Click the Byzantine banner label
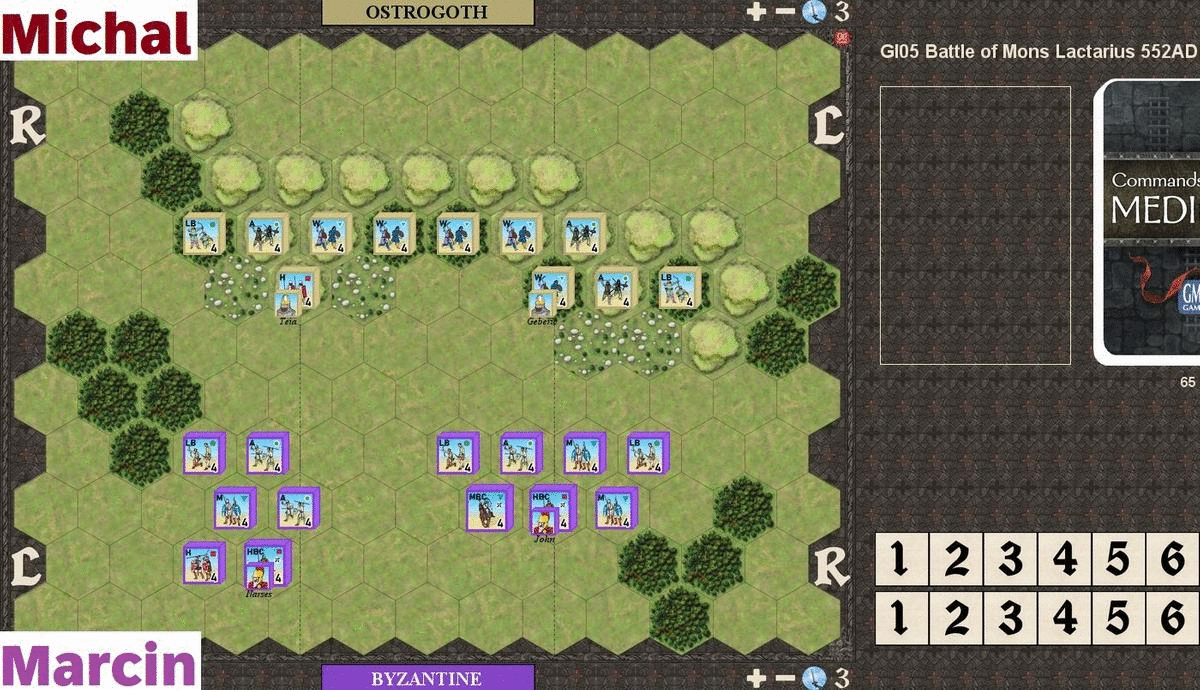 [x=427, y=678]
